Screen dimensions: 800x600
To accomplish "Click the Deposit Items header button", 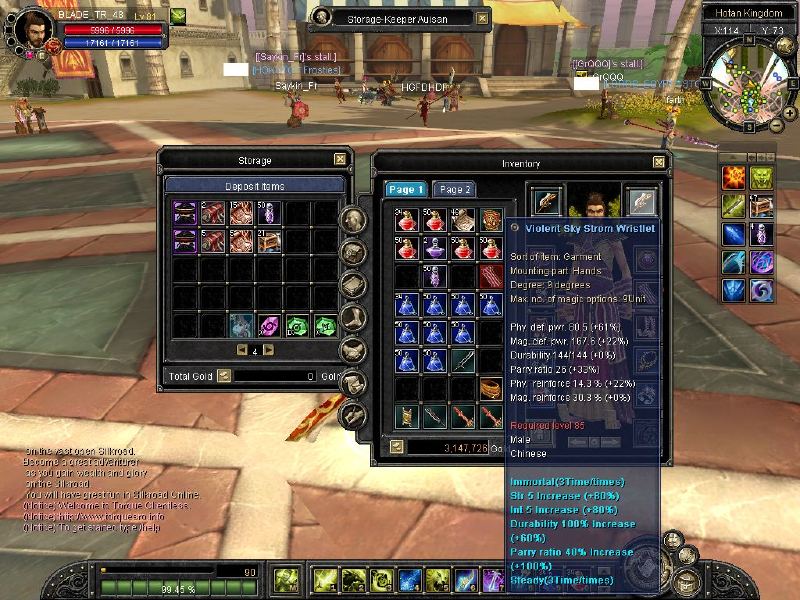I will pos(255,186).
